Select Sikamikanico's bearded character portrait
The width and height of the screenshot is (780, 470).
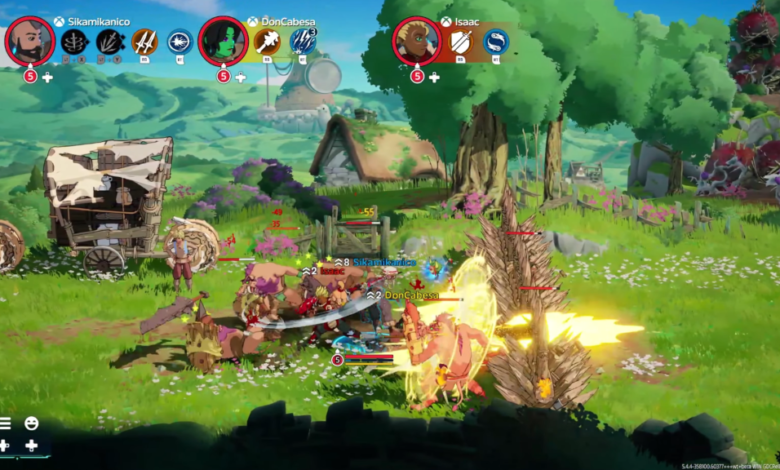30,41
